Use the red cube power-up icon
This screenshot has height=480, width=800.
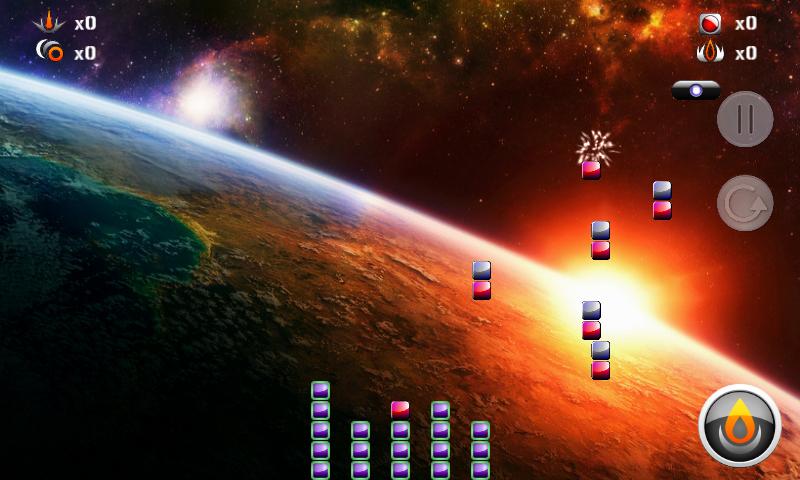(x=711, y=24)
